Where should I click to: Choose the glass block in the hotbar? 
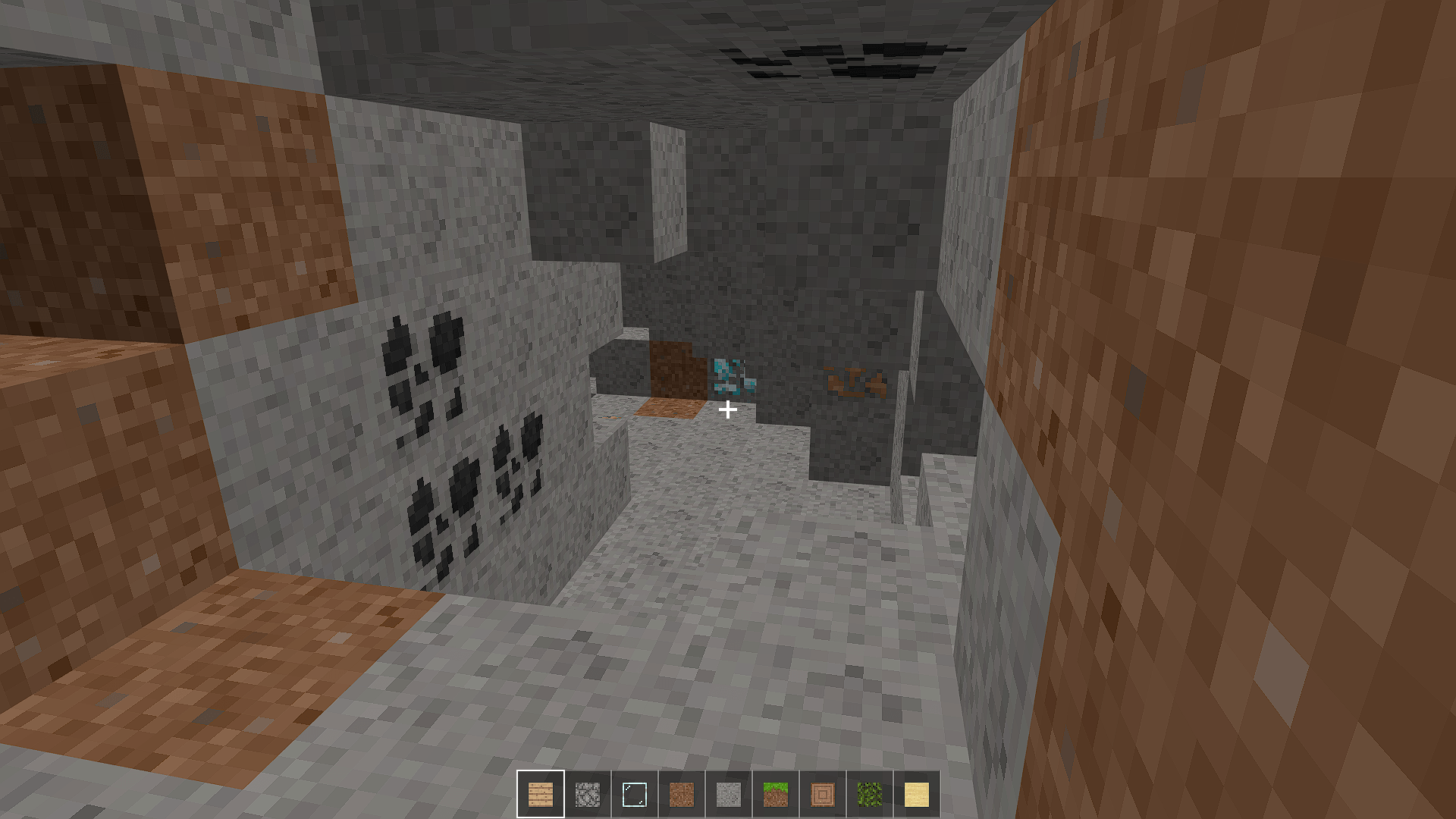[635, 794]
